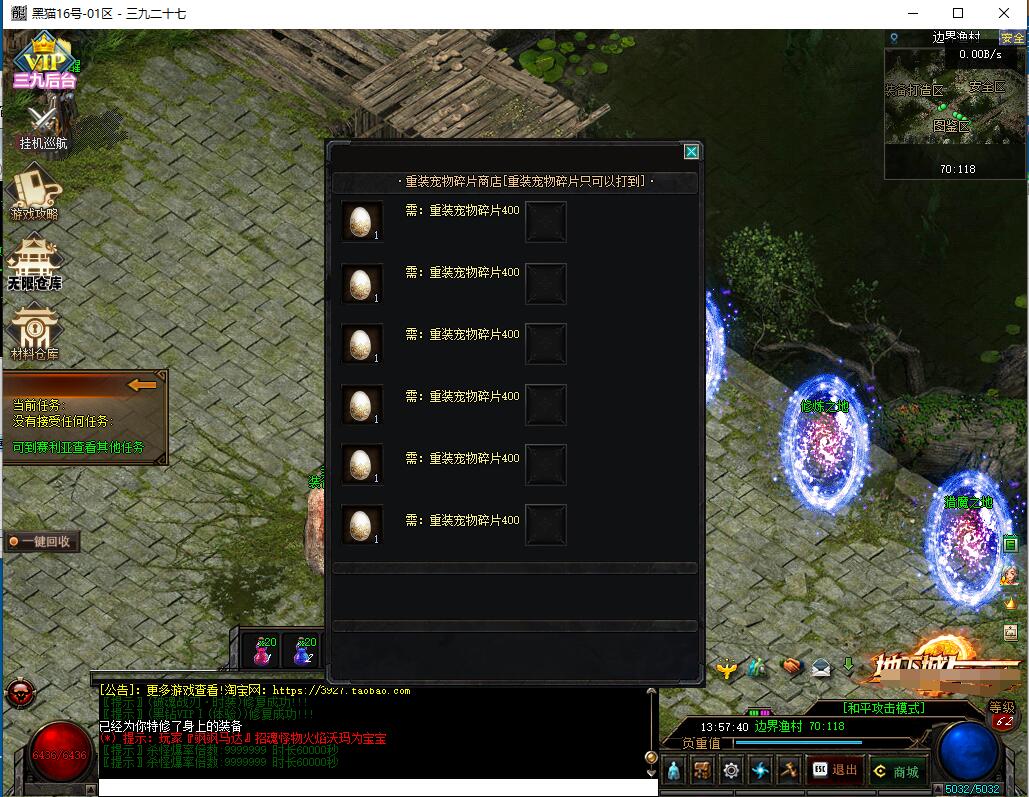
Task: Click the 一键回收 one-click recycle button
Action: coord(41,541)
